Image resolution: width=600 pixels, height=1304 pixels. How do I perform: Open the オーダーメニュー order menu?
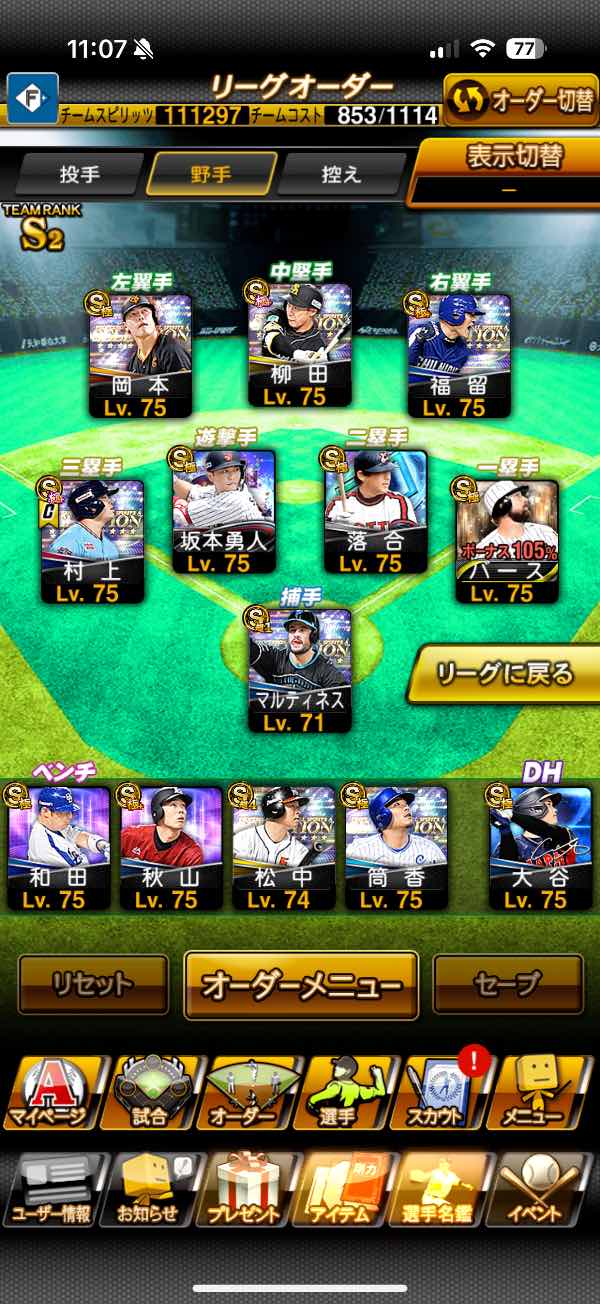pos(301,984)
